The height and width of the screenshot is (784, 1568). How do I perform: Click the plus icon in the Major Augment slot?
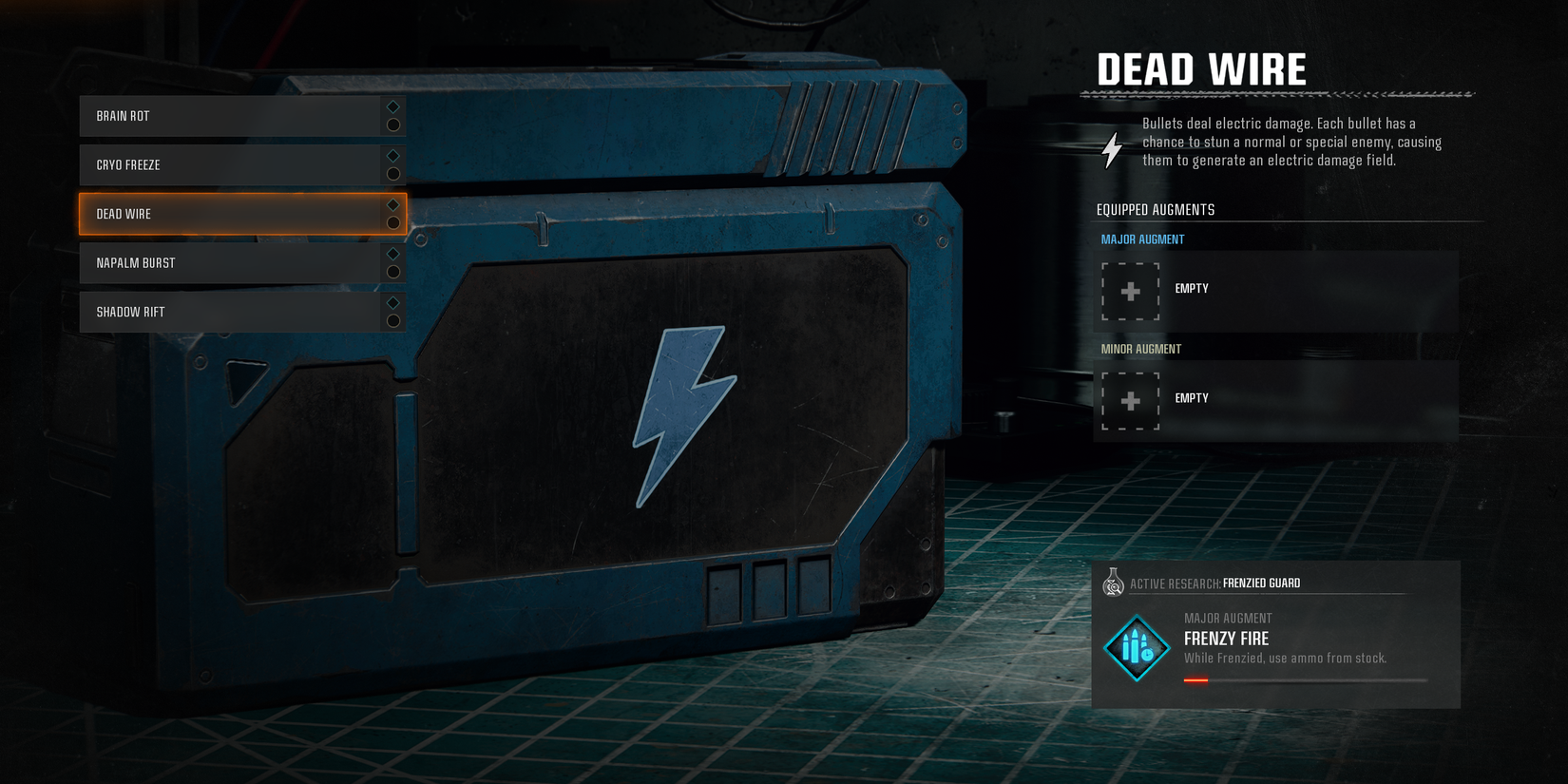point(1130,292)
